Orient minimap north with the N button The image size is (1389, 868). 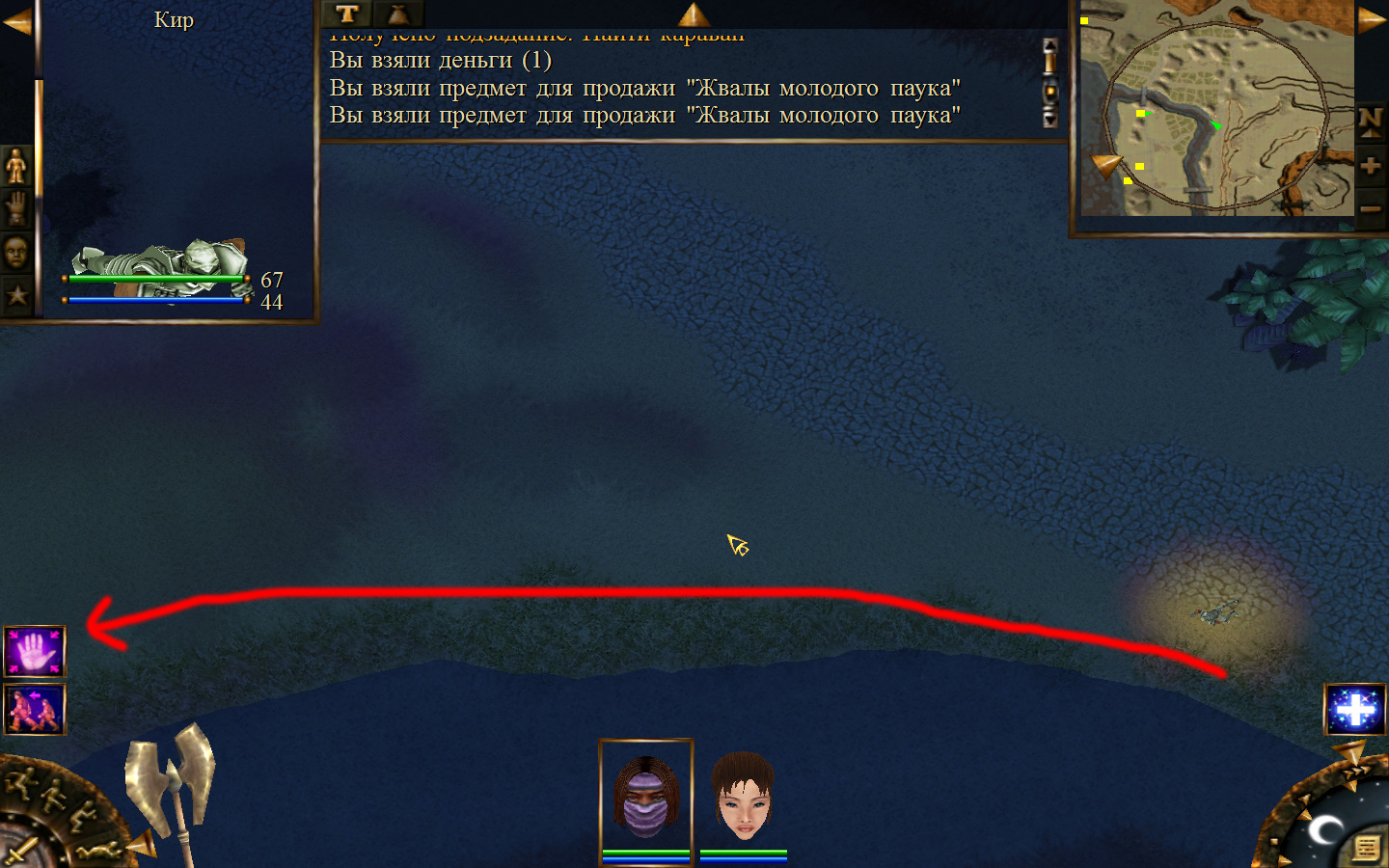[x=1370, y=122]
